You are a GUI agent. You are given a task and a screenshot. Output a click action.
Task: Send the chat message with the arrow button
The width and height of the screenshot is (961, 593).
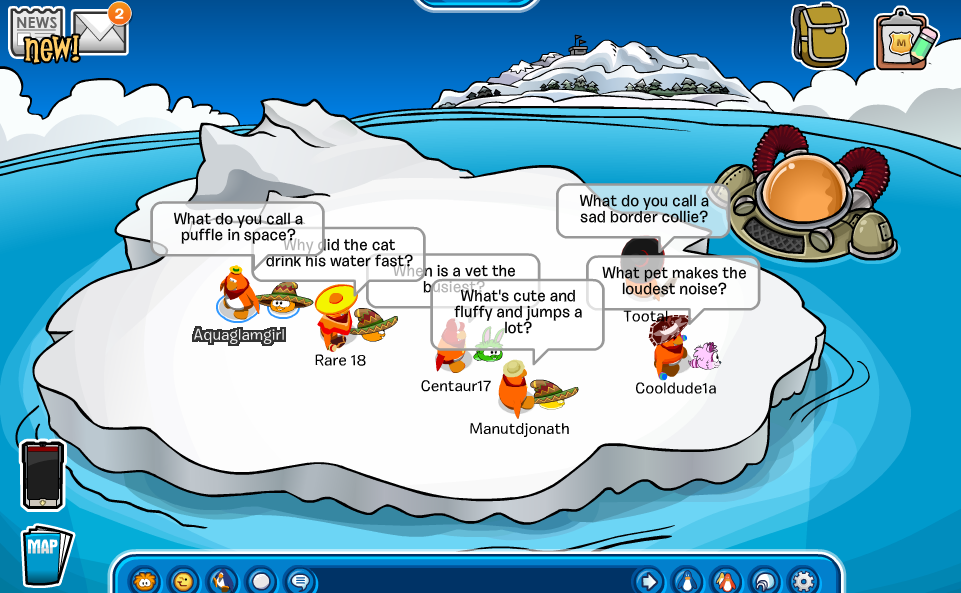(648, 580)
